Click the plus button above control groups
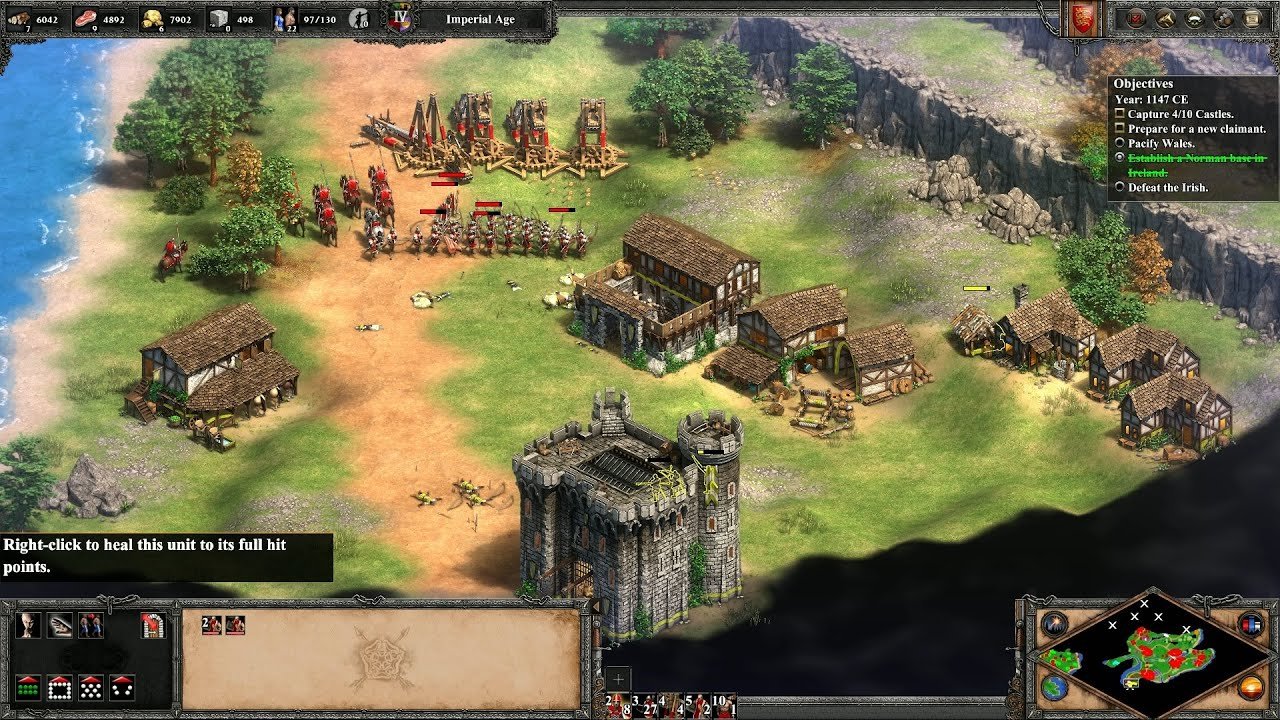 coord(618,678)
